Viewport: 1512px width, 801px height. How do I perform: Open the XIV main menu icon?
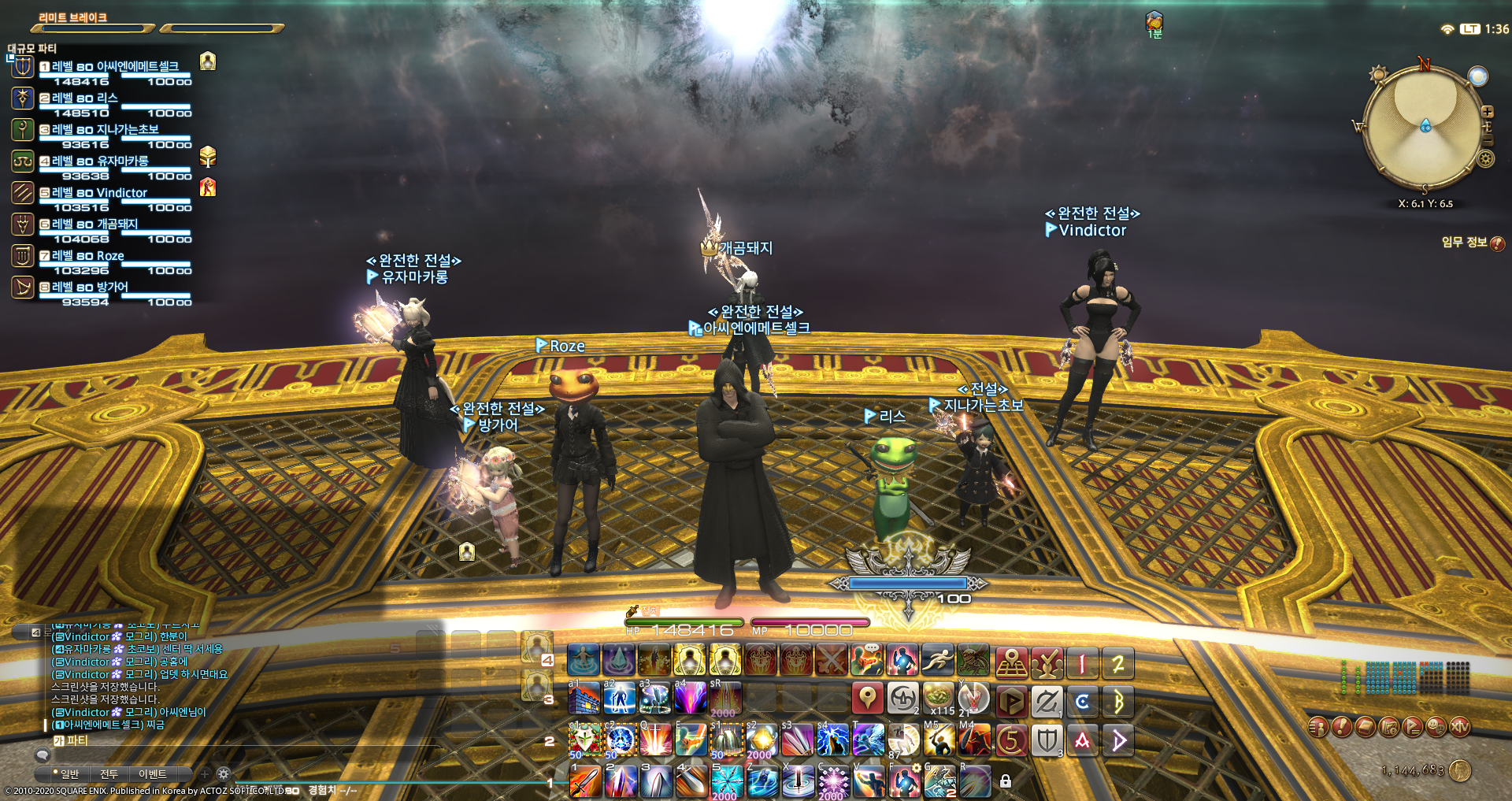[1460, 727]
